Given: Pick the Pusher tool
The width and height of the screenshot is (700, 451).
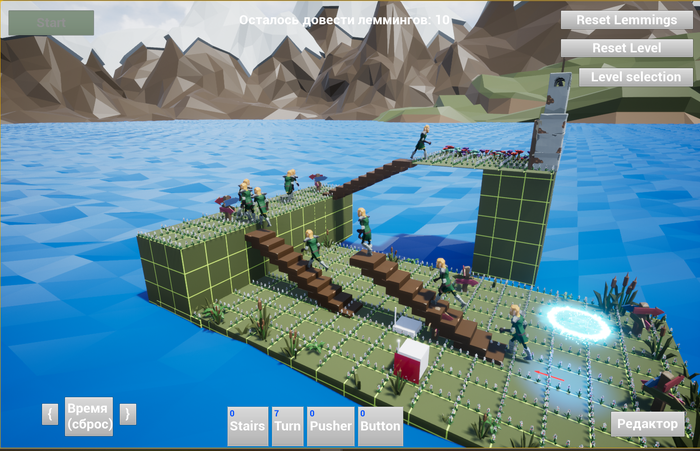Looking at the screenshot, I should tap(330, 426).
